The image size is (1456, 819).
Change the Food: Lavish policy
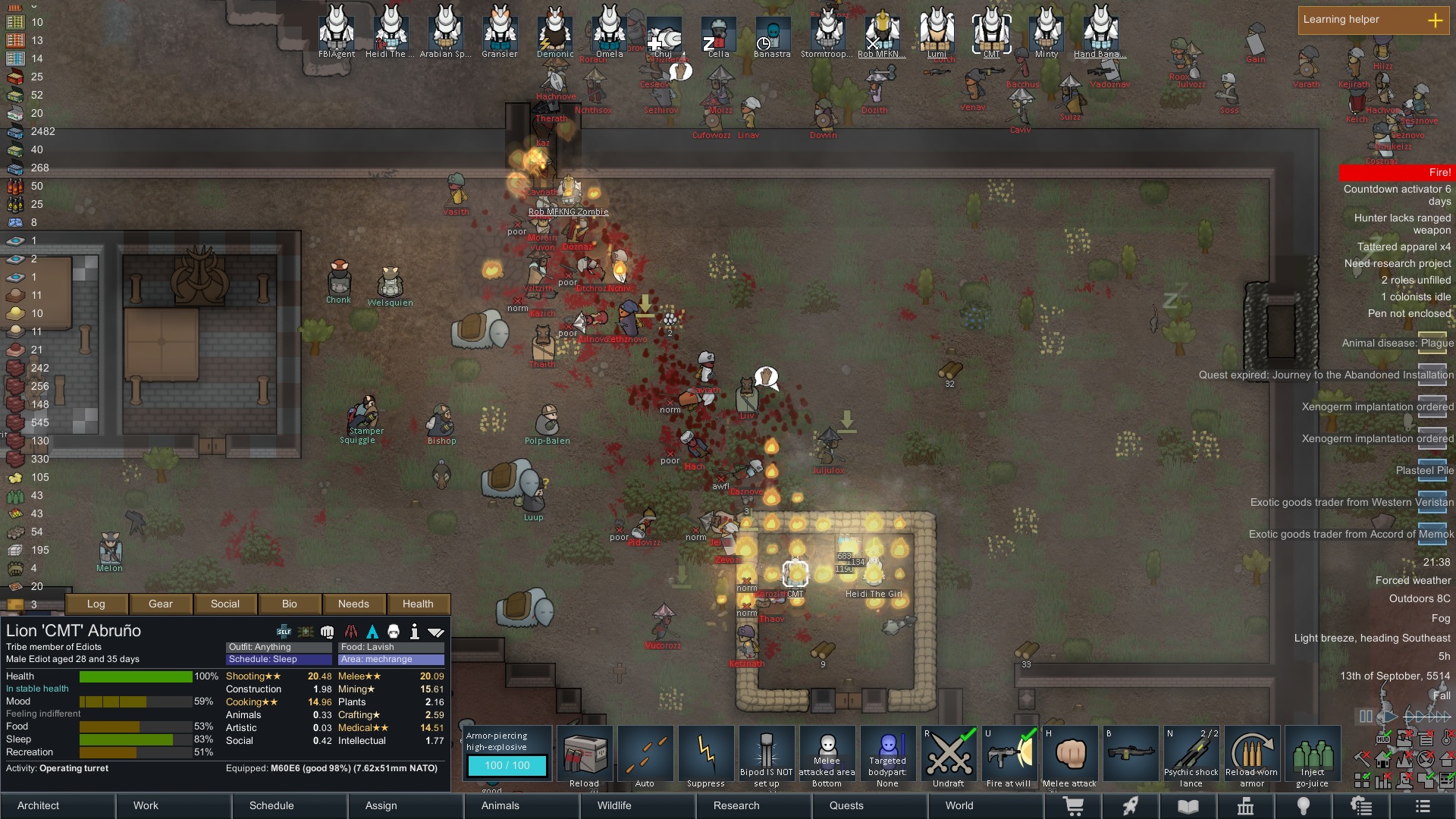391,647
